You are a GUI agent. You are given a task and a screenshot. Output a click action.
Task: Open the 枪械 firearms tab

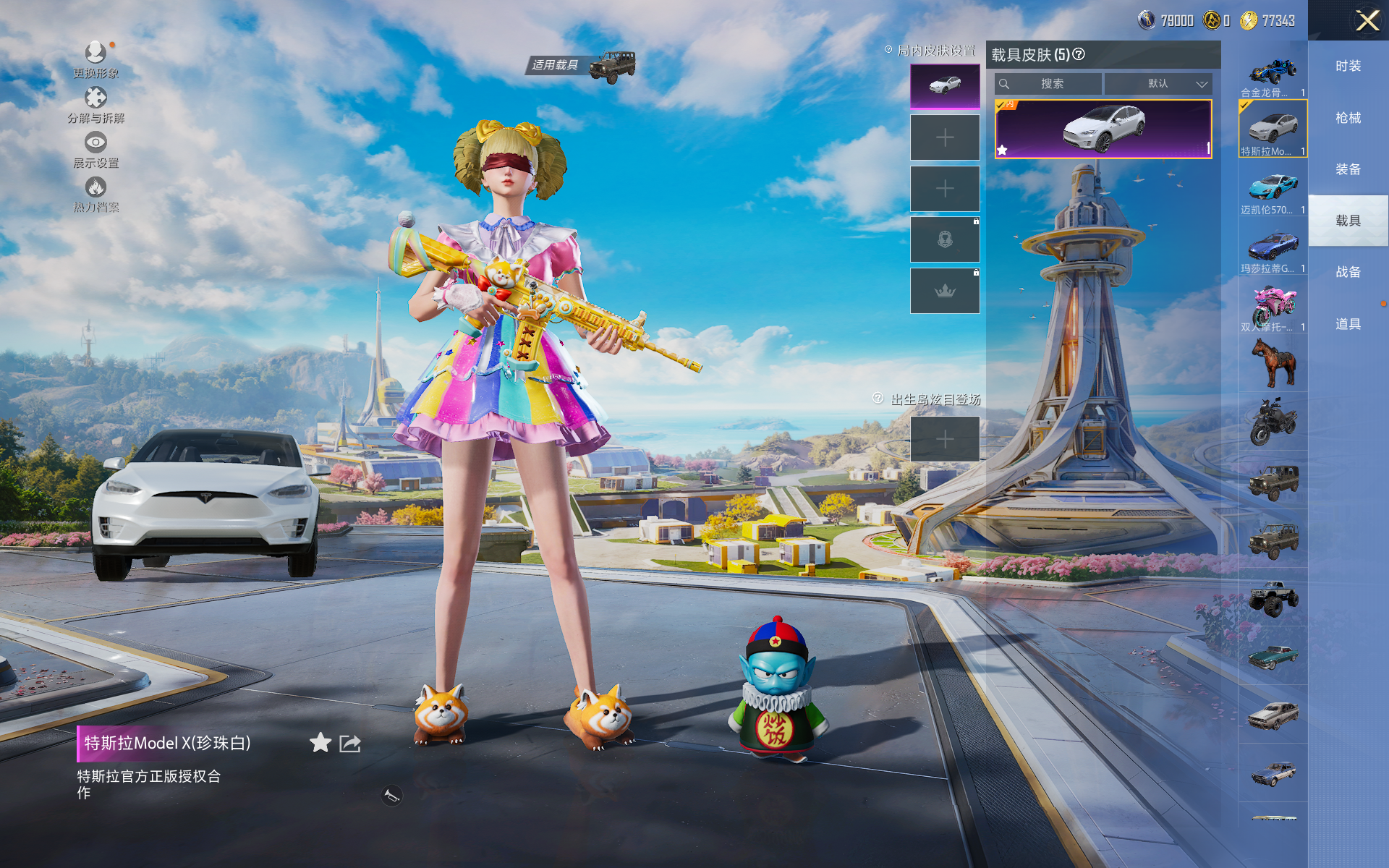coord(1348,118)
